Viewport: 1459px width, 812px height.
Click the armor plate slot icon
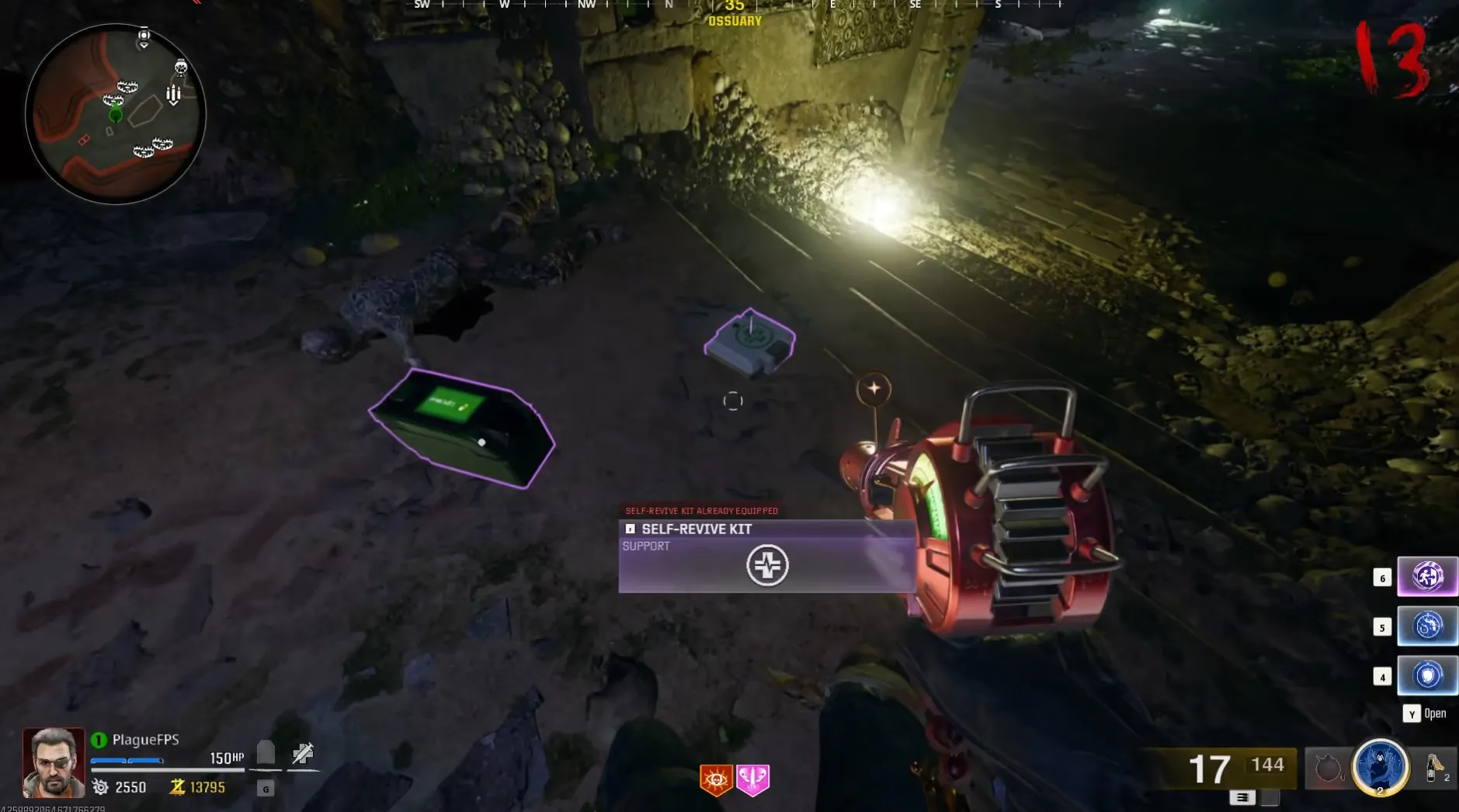tap(266, 751)
